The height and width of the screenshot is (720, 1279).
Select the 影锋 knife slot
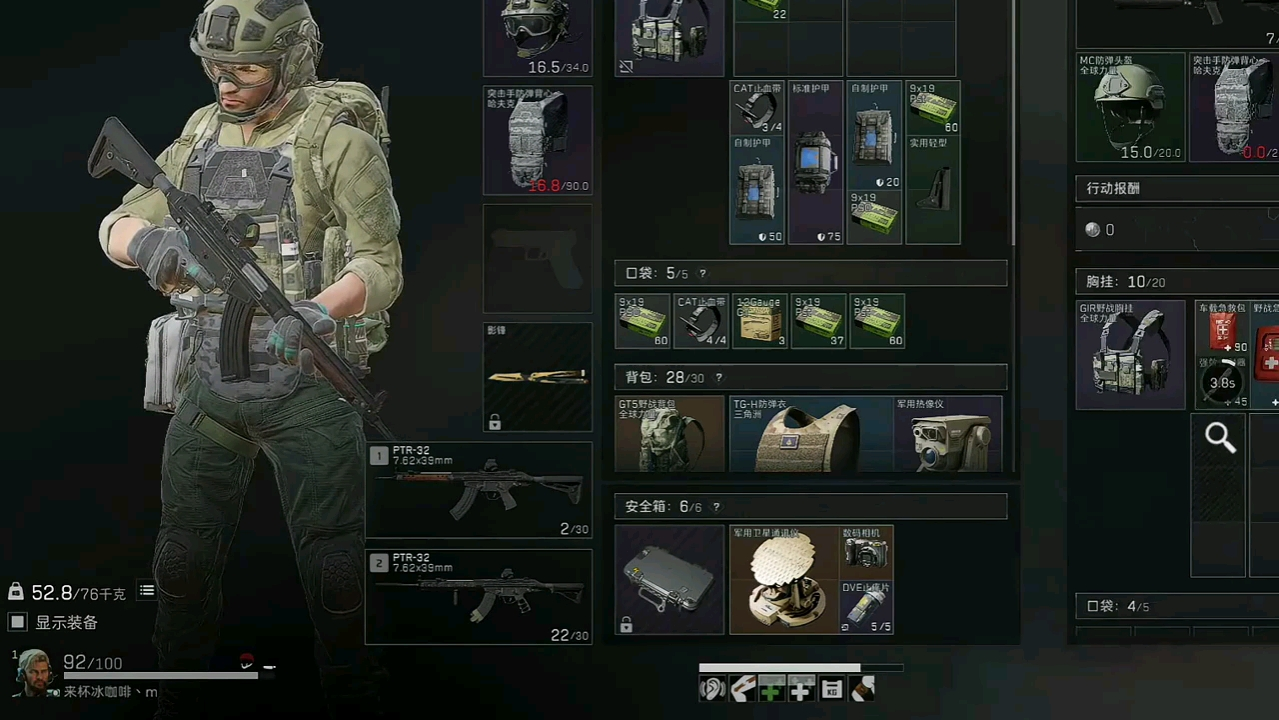pyautogui.click(x=538, y=377)
